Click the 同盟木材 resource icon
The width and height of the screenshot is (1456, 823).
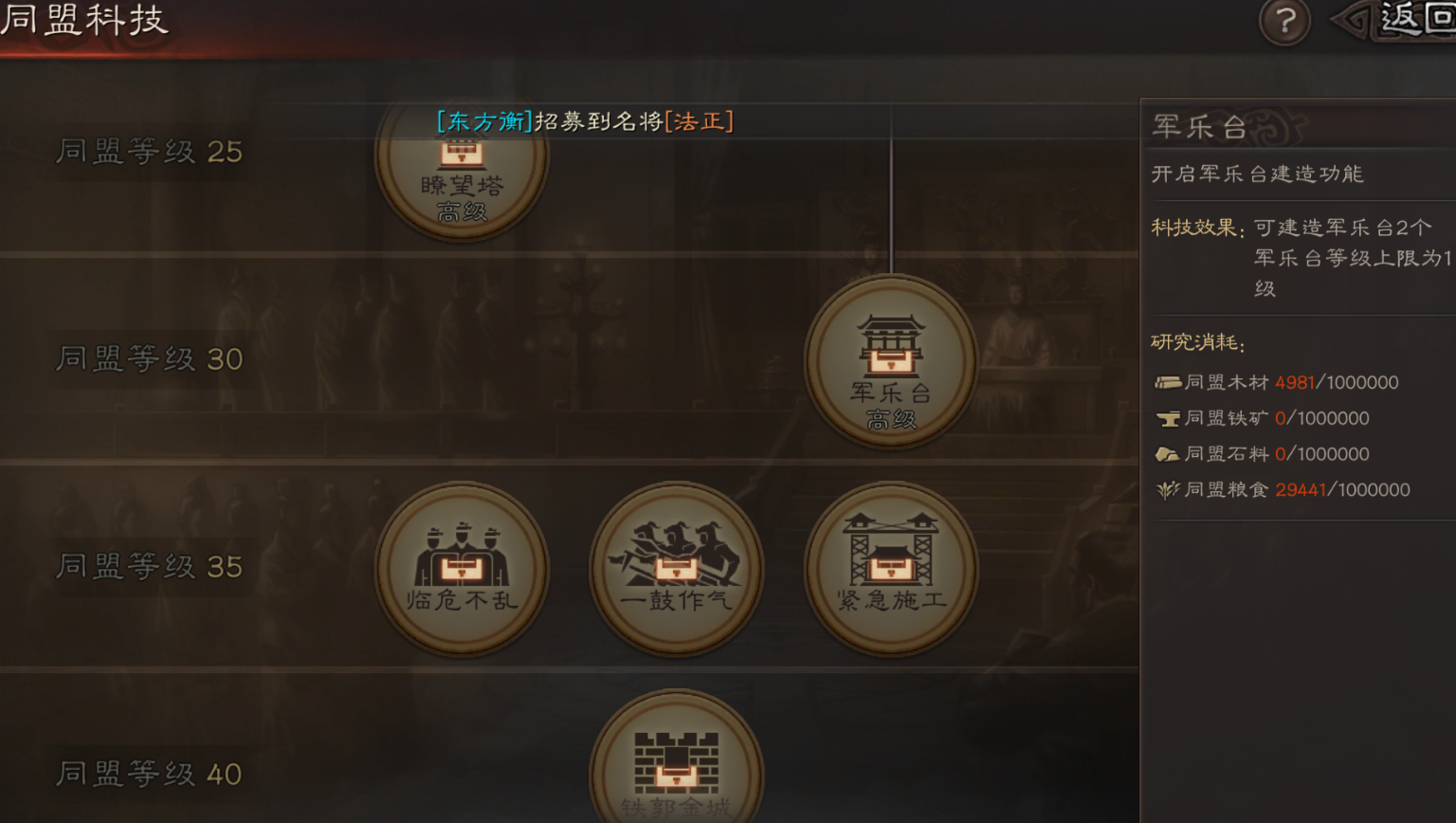(1169, 382)
